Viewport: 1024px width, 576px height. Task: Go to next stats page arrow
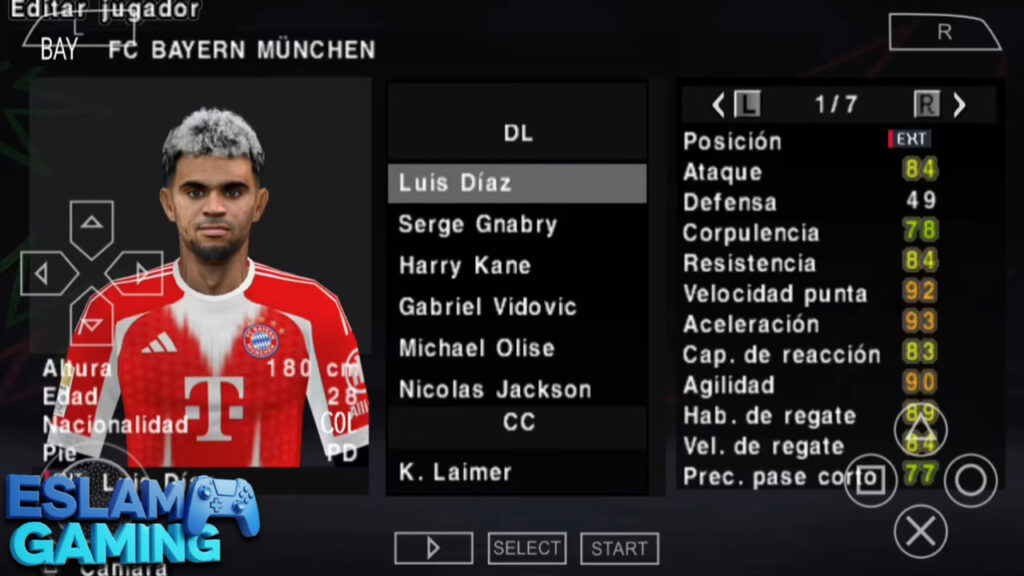point(959,105)
